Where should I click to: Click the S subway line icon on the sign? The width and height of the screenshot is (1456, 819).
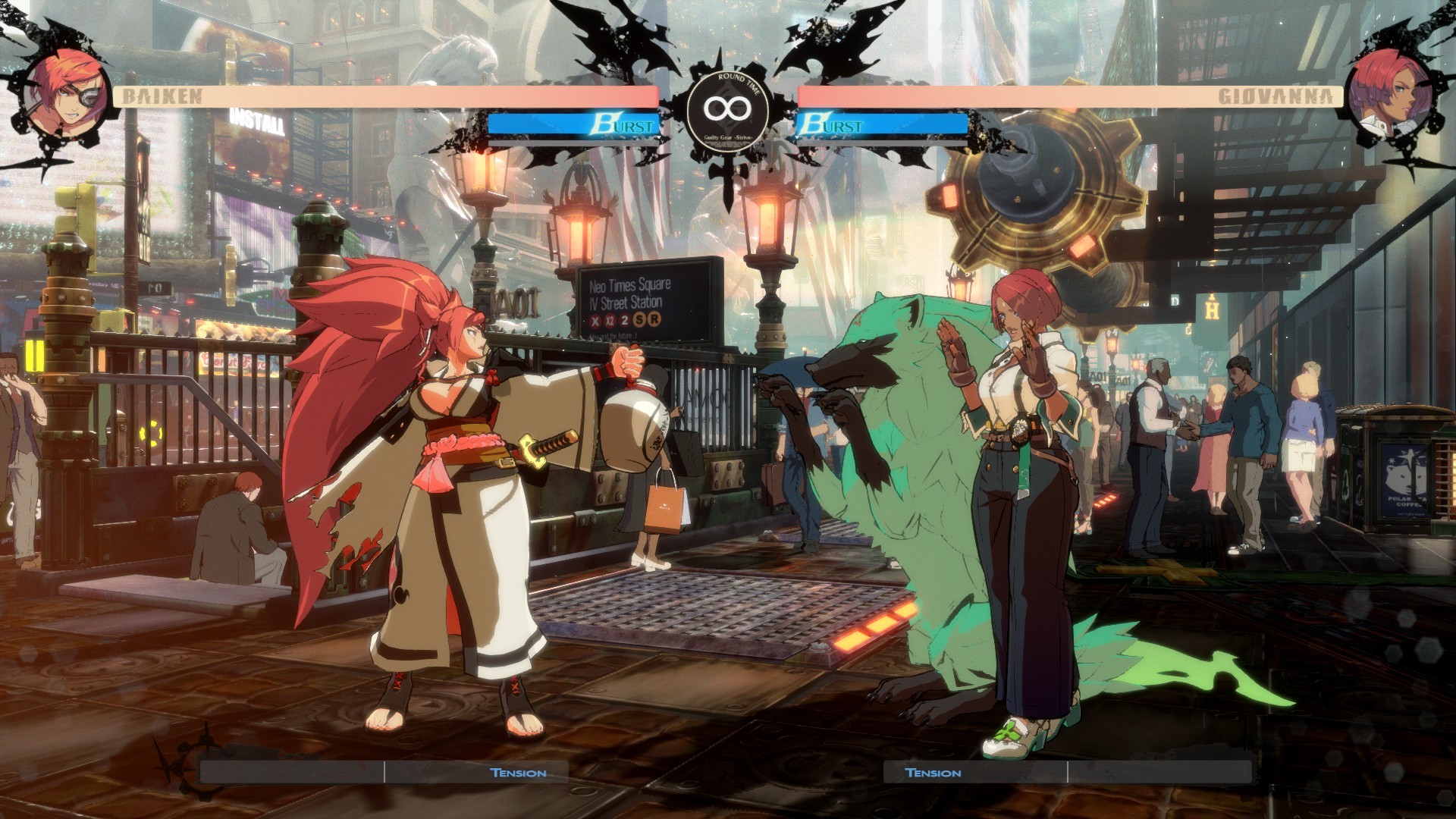pos(641,322)
